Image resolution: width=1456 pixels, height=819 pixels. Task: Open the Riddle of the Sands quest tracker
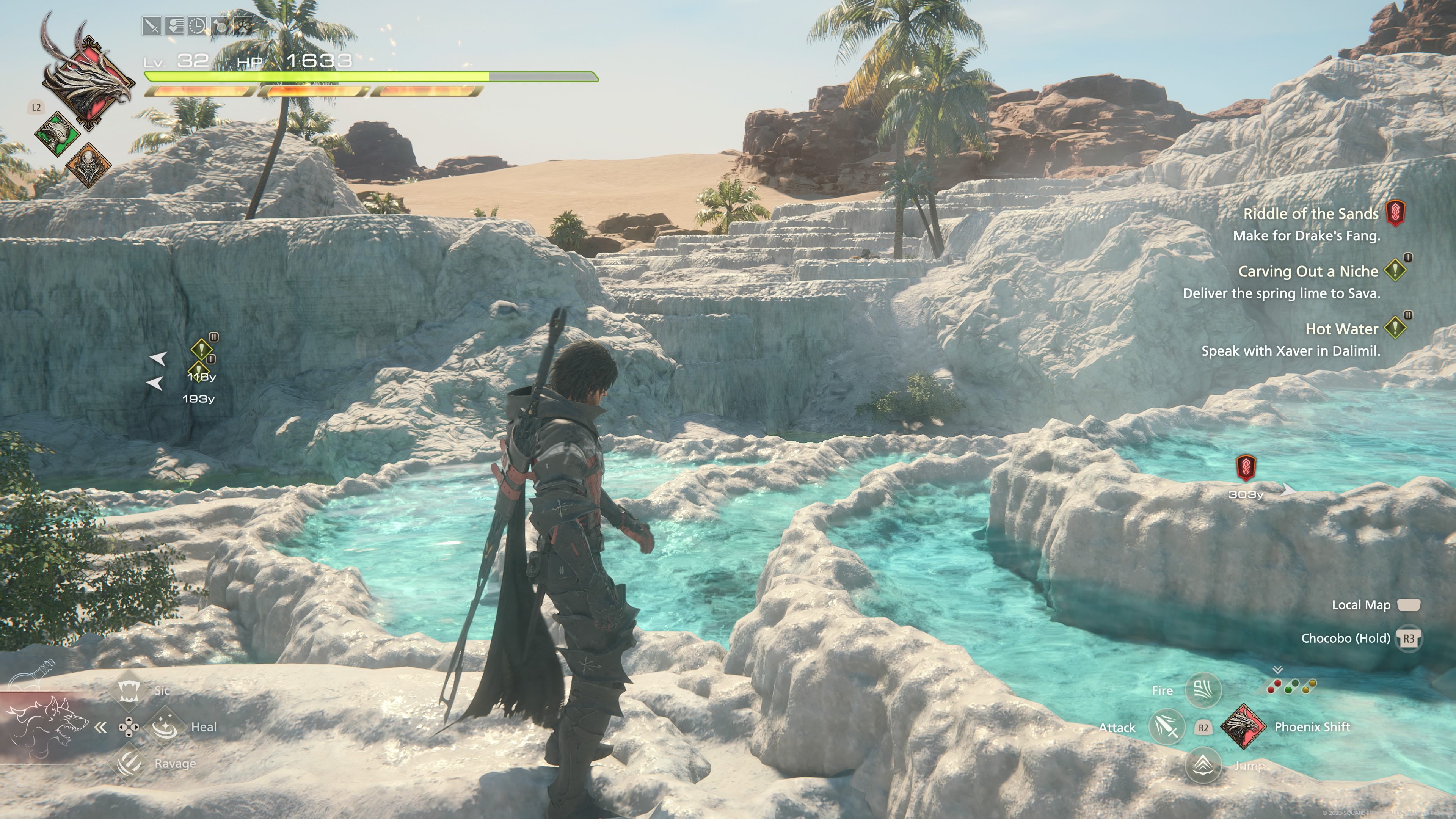pos(1311,213)
